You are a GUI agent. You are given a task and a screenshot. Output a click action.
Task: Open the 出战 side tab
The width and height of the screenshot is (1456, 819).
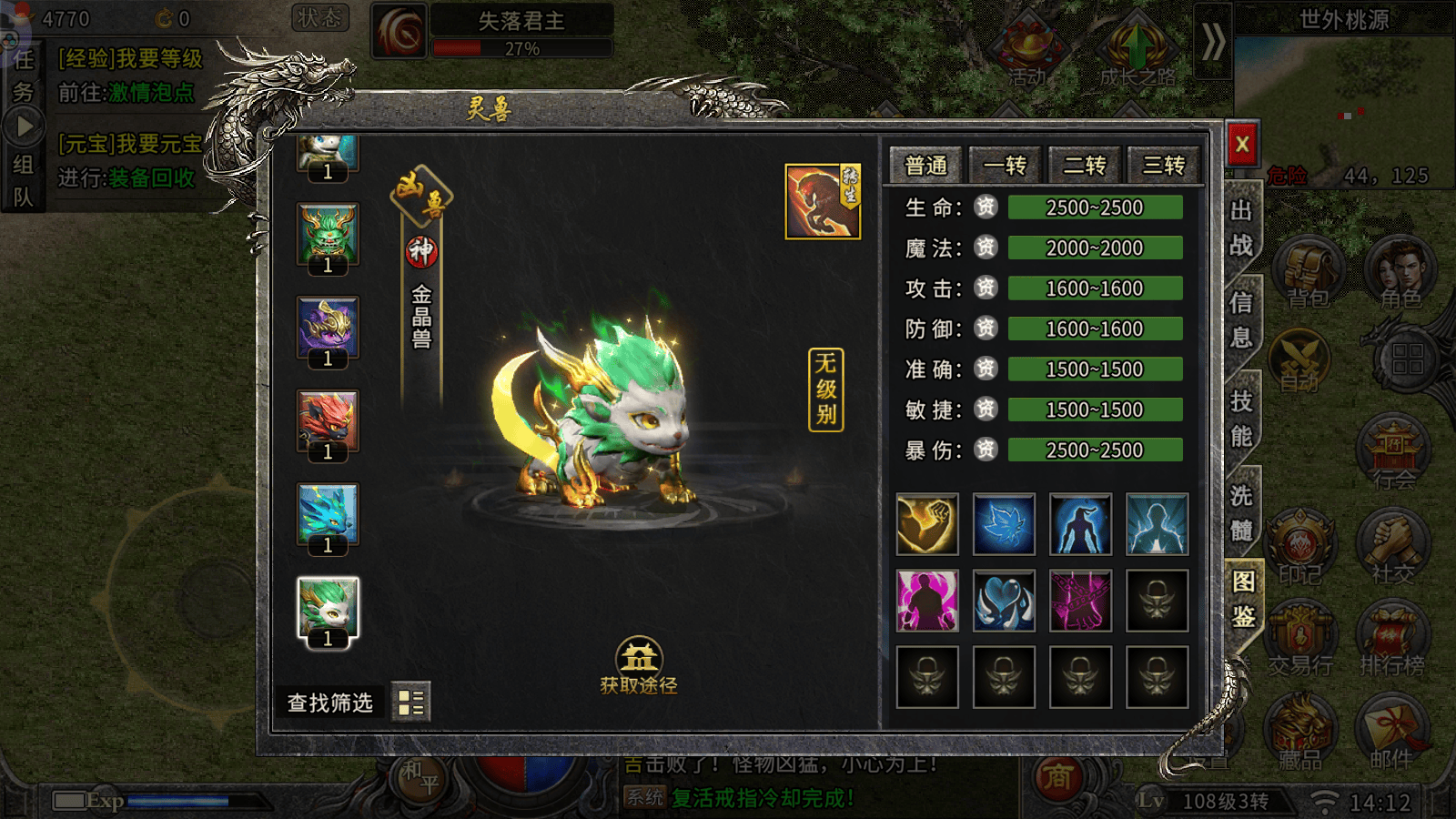1241,227
